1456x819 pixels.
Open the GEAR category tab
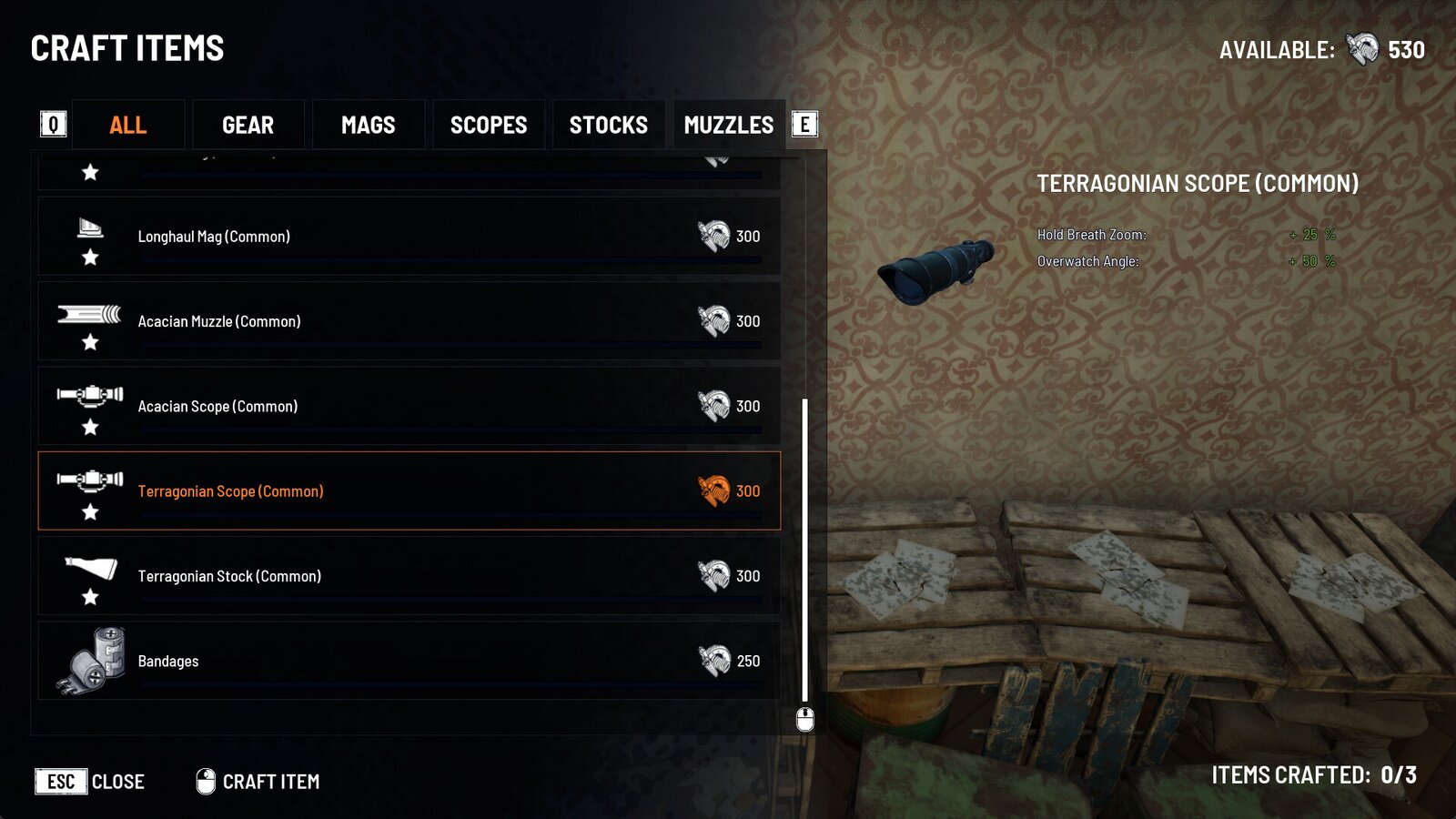(x=248, y=125)
